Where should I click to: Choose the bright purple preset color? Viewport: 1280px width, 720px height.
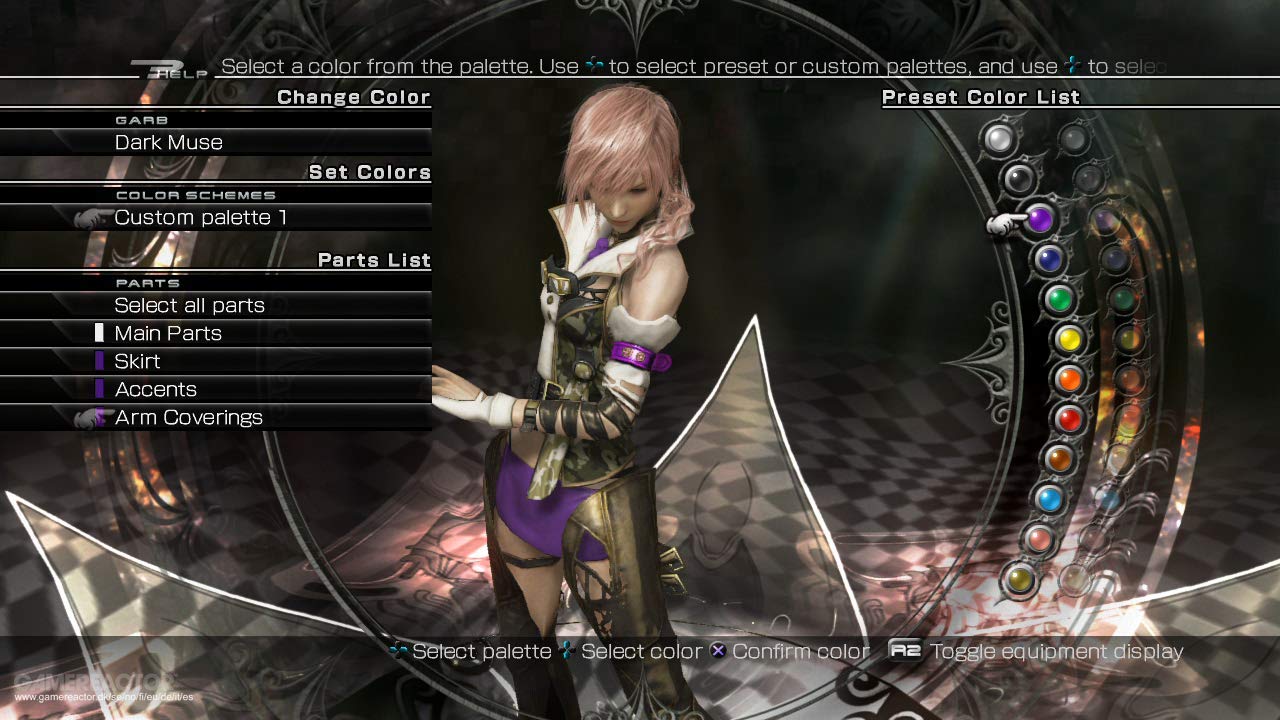(1040, 218)
